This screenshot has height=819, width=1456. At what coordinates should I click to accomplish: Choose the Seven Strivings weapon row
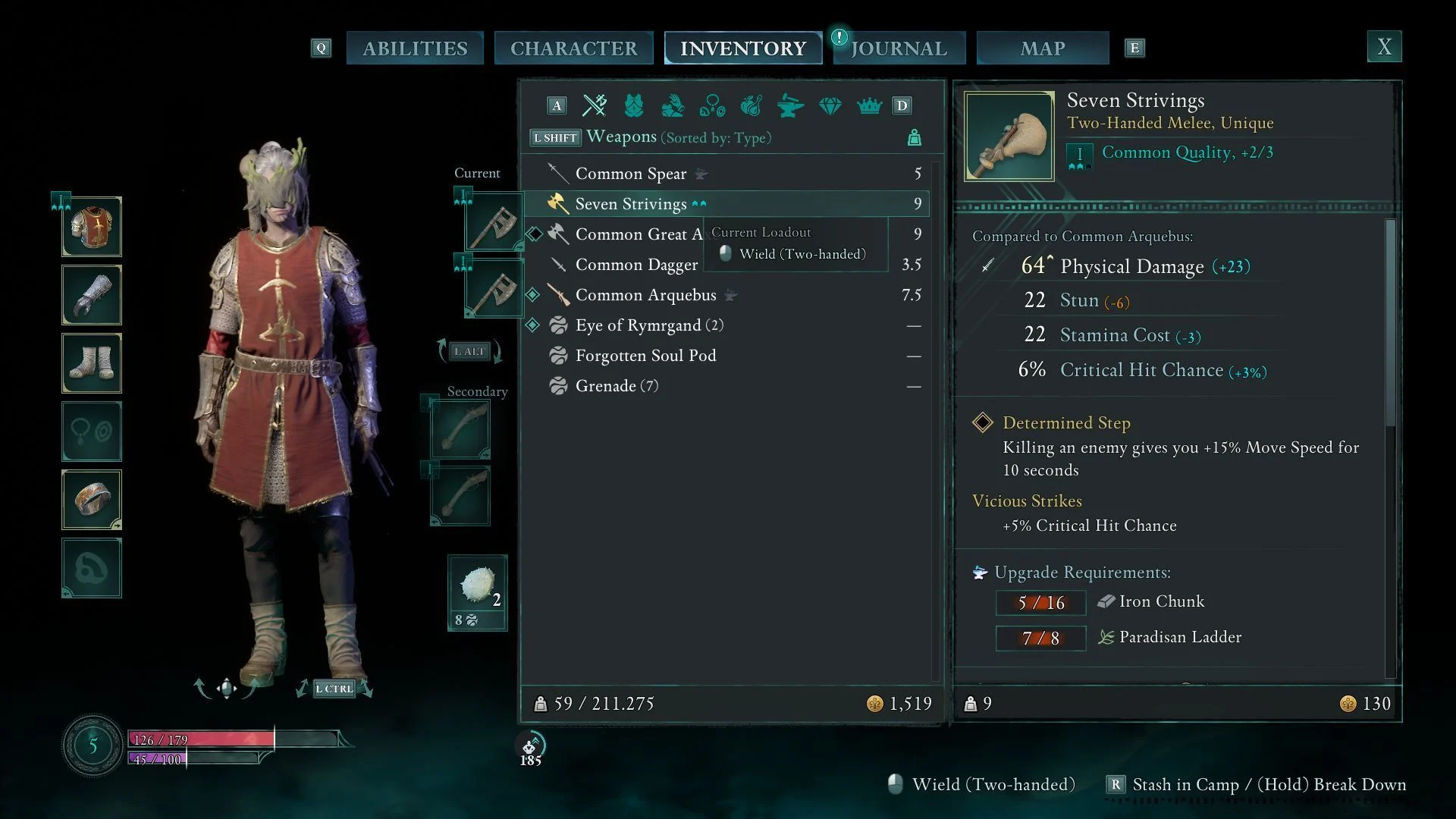tap(630, 204)
